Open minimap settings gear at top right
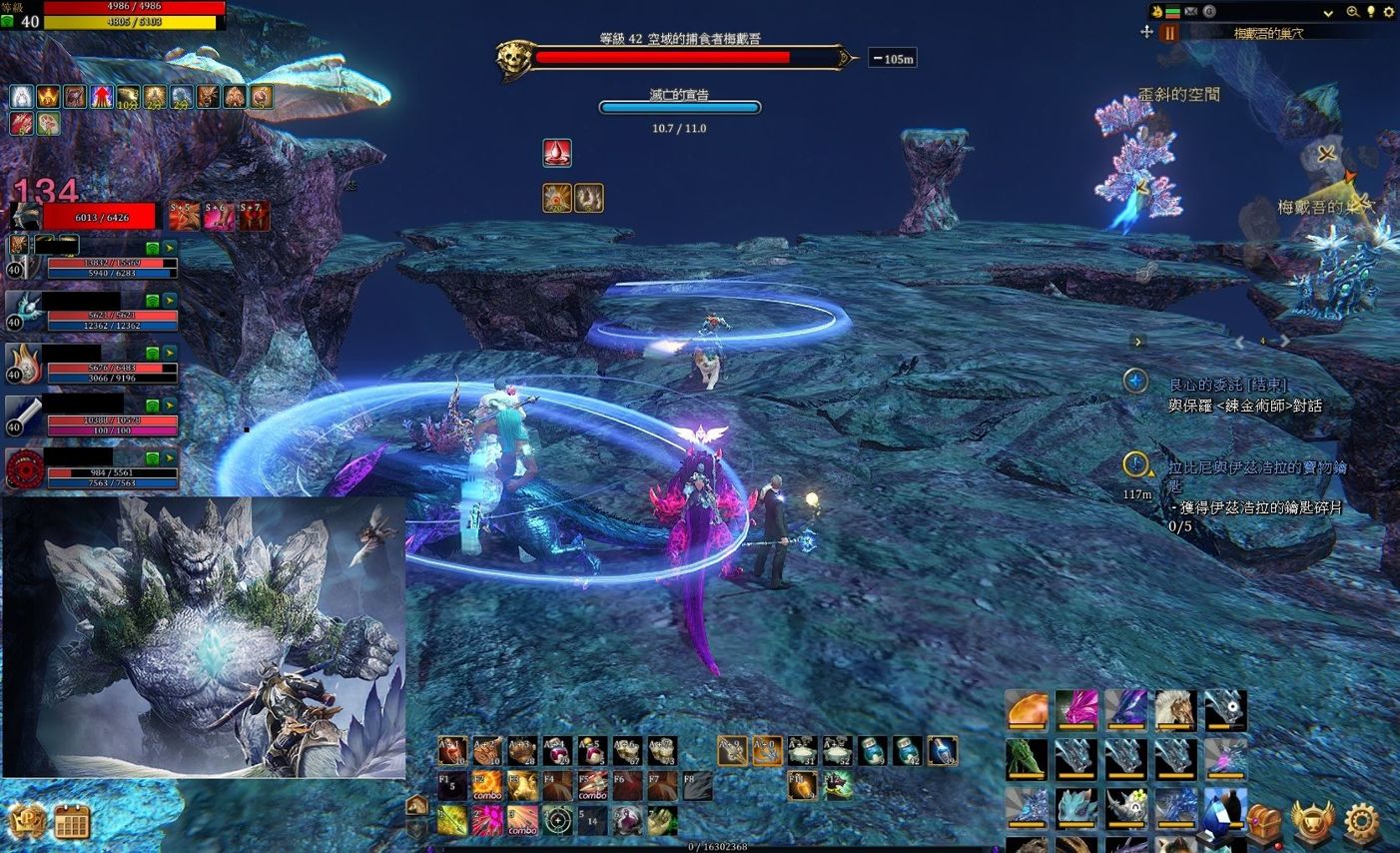This screenshot has width=1400, height=853. [x=1388, y=12]
